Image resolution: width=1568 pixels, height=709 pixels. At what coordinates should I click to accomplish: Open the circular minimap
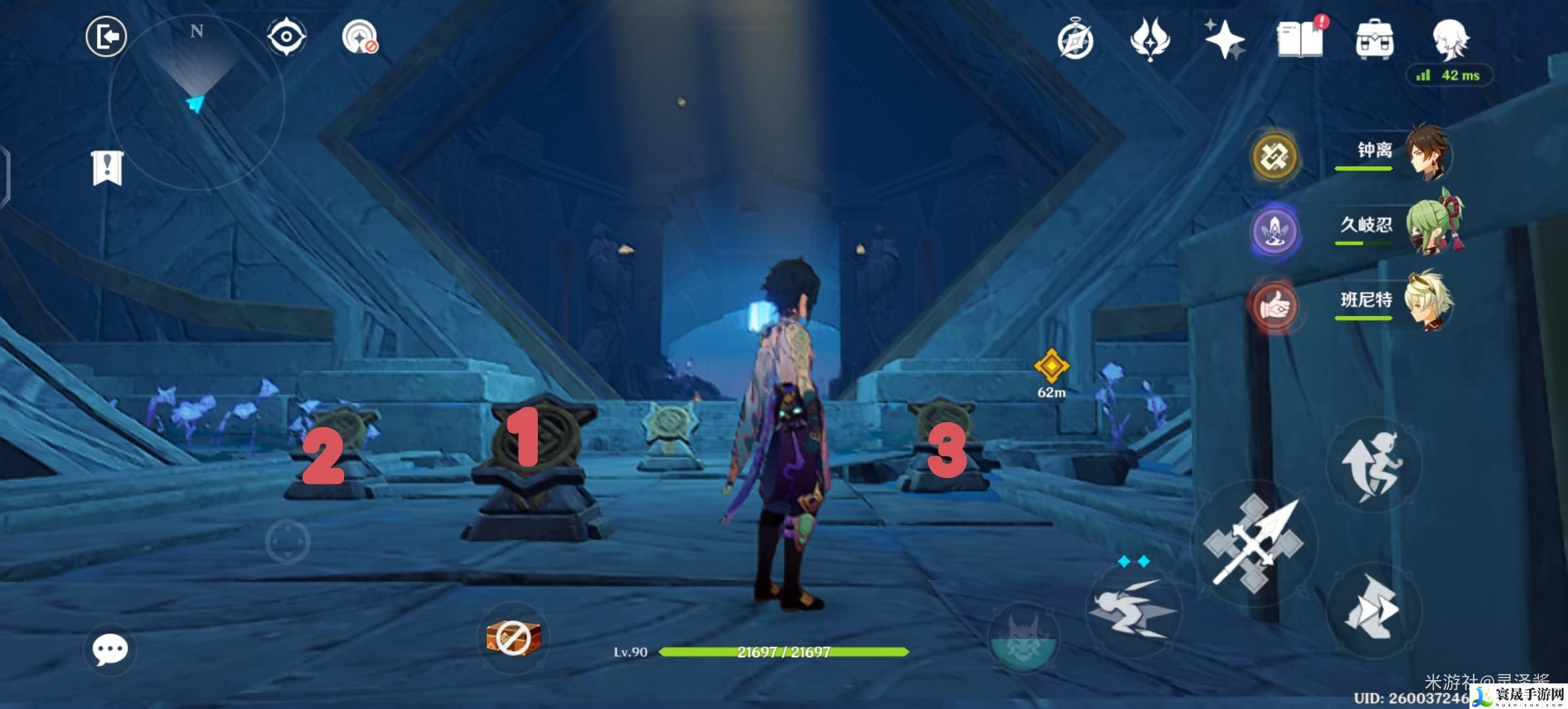pos(196,103)
